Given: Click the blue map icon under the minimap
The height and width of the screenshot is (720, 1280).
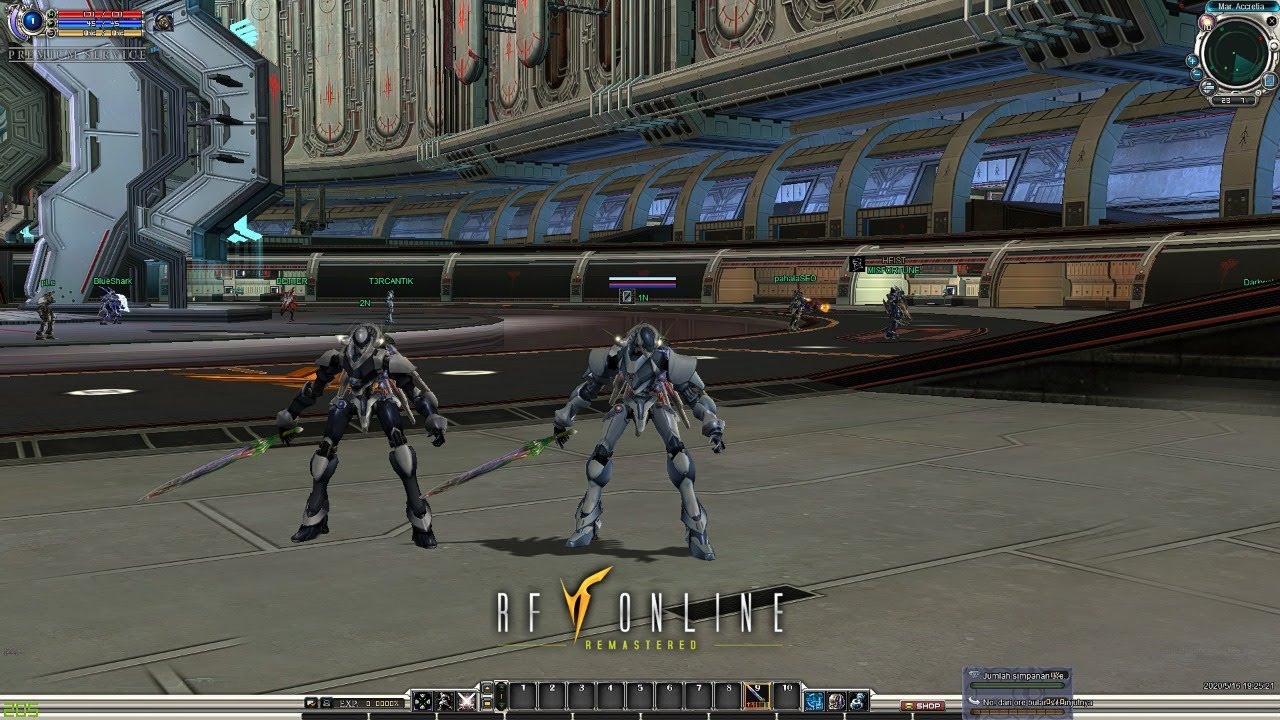Looking at the screenshot, I should (x=1268, y=80).
